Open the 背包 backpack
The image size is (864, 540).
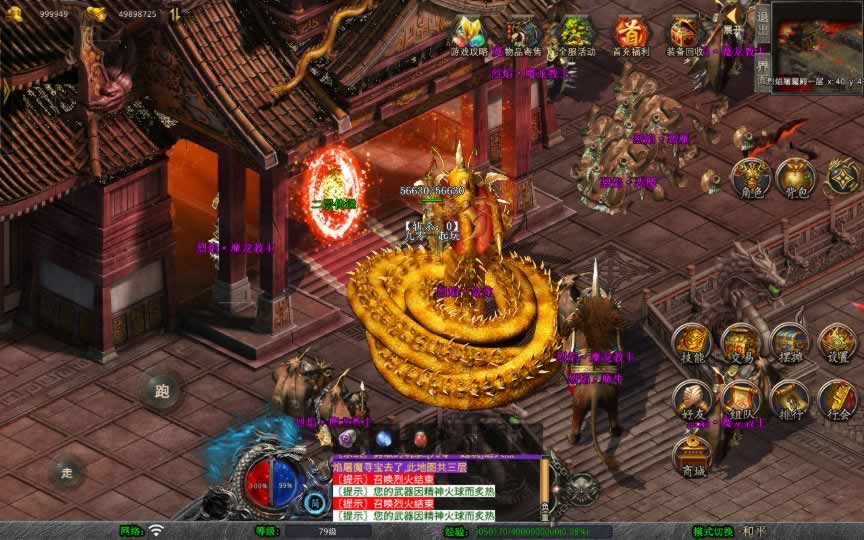coord(796,177)
